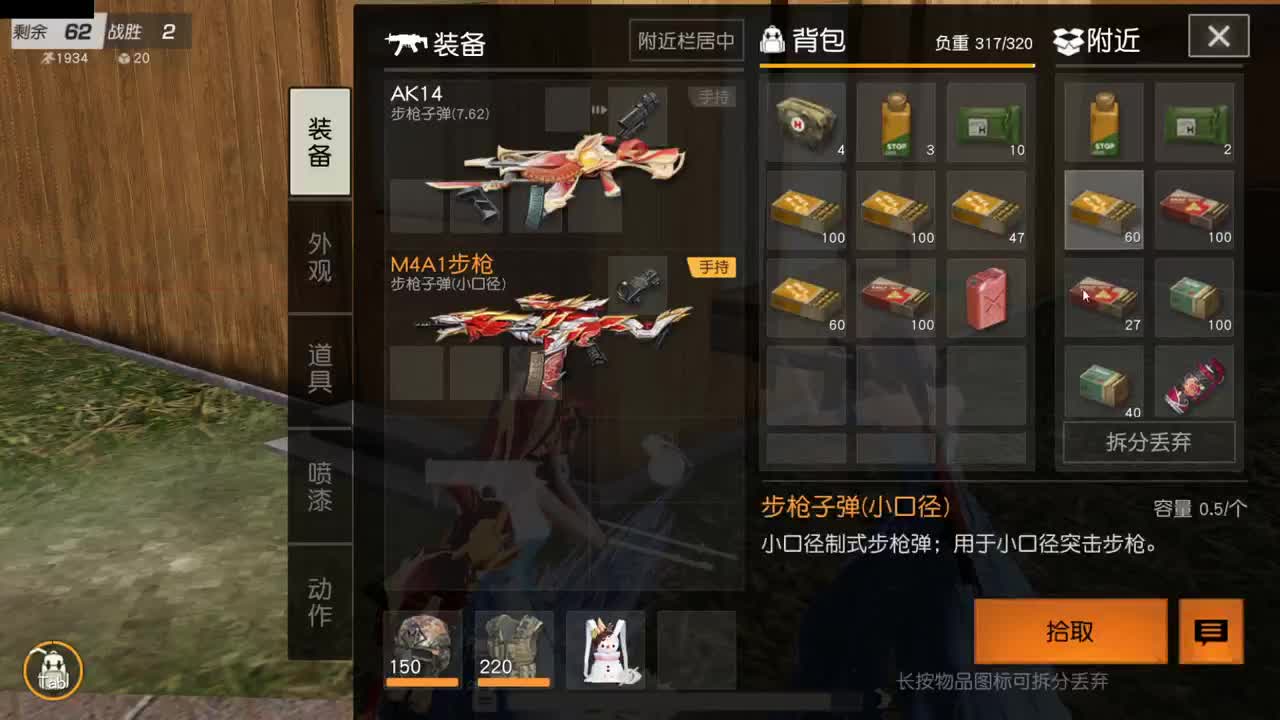
Task: Select the tactical vest with 220 durability
Action: coord(513,650)
